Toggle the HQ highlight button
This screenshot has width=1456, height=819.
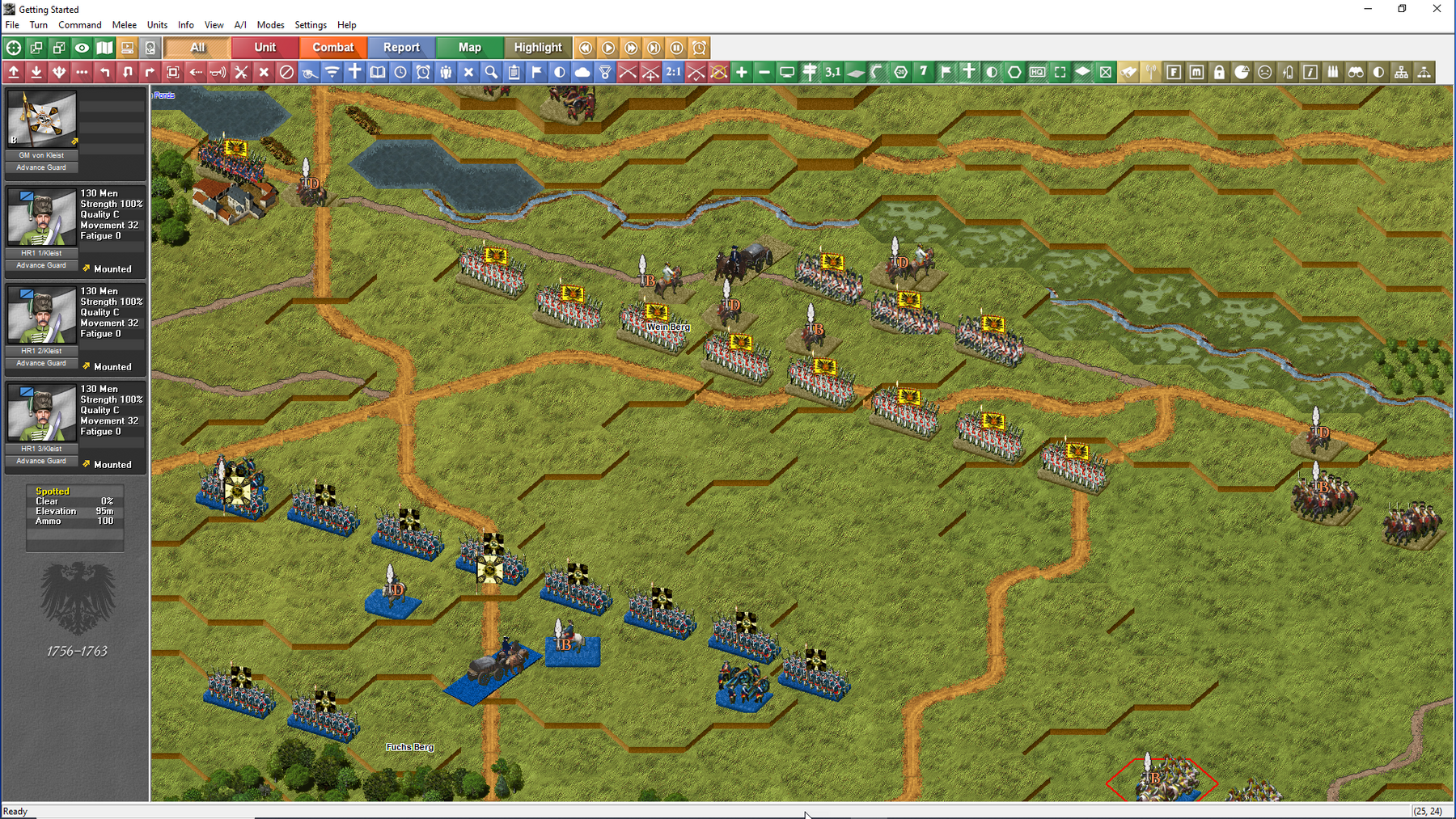[x=1037, y=72]
